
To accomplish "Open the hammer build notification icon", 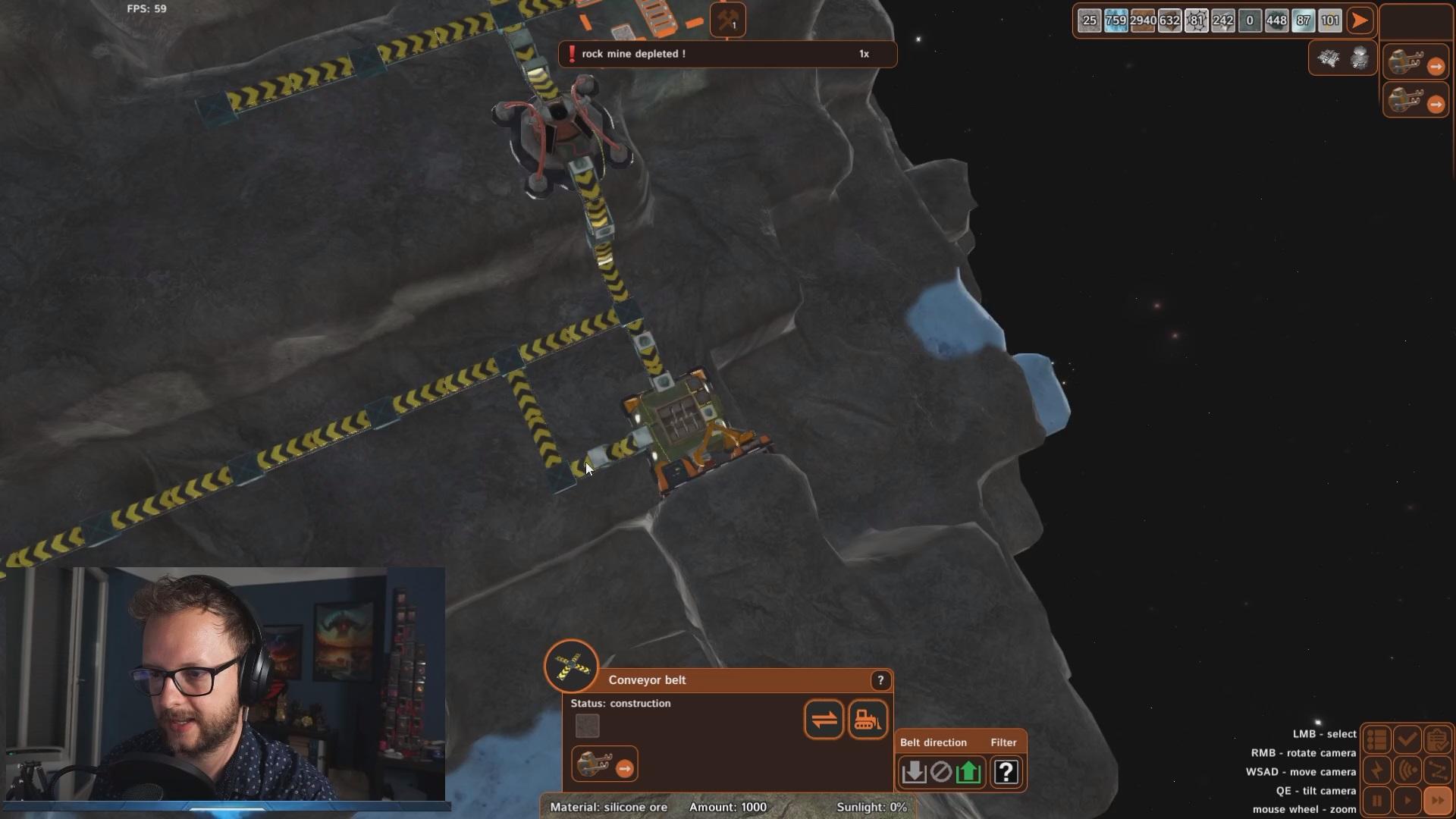I will click(727, 20).
